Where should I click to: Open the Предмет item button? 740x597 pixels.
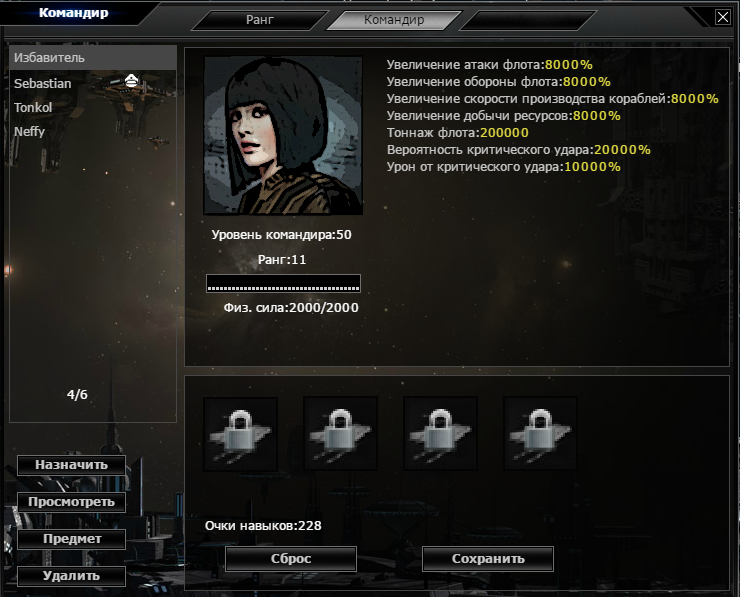(x=71, y=539)
